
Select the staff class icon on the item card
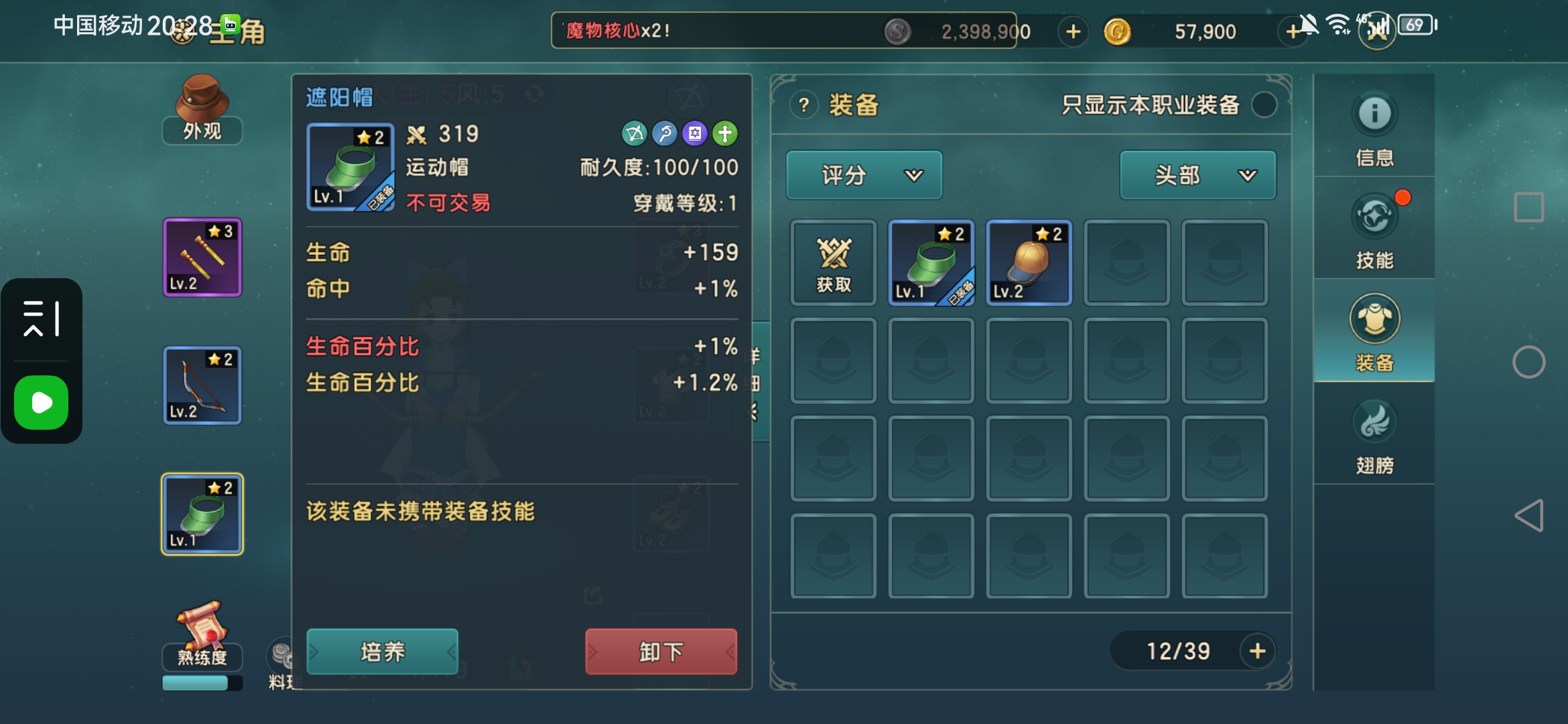664,134
